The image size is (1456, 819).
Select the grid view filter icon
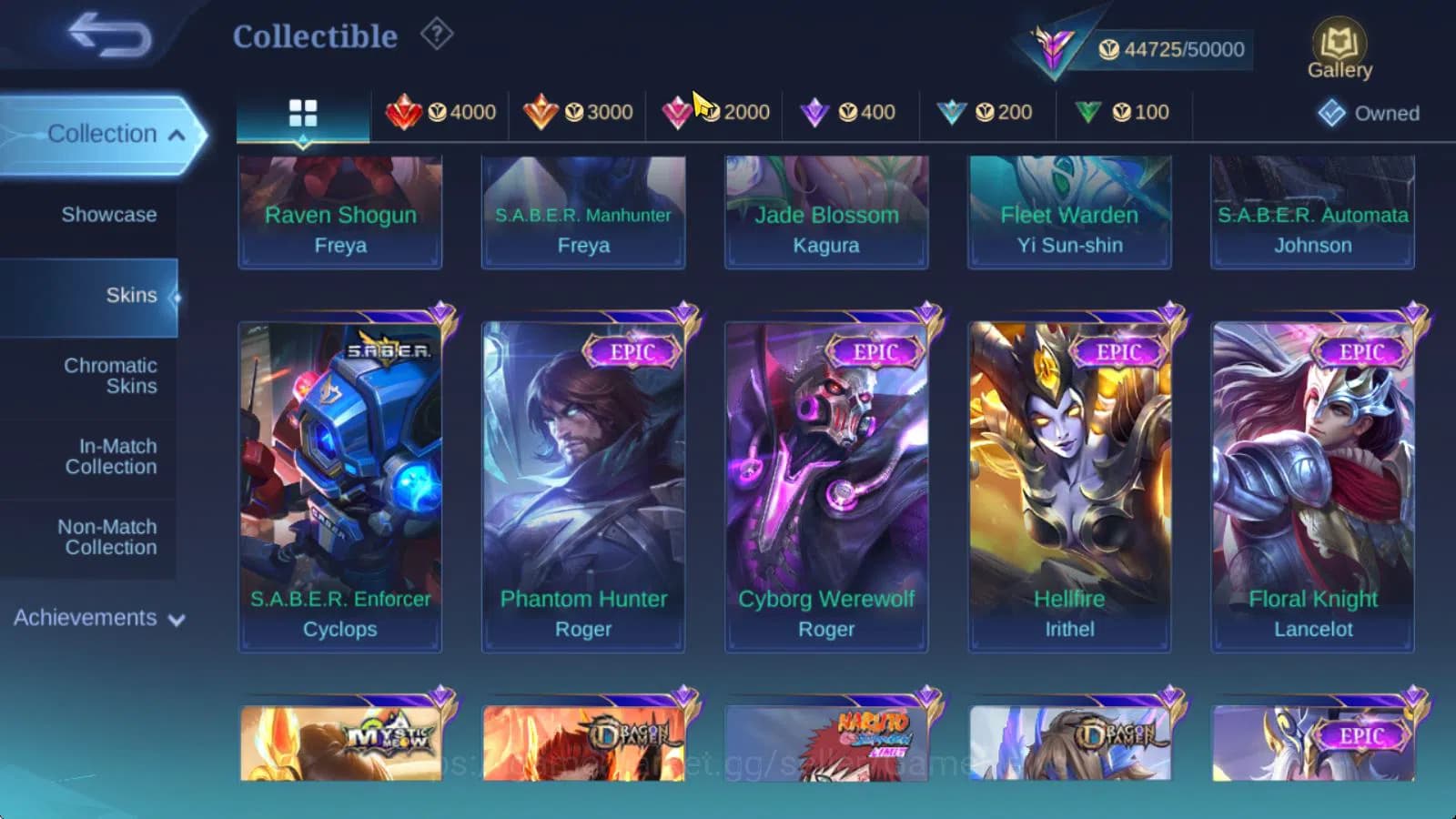click(x=302, y=113)
